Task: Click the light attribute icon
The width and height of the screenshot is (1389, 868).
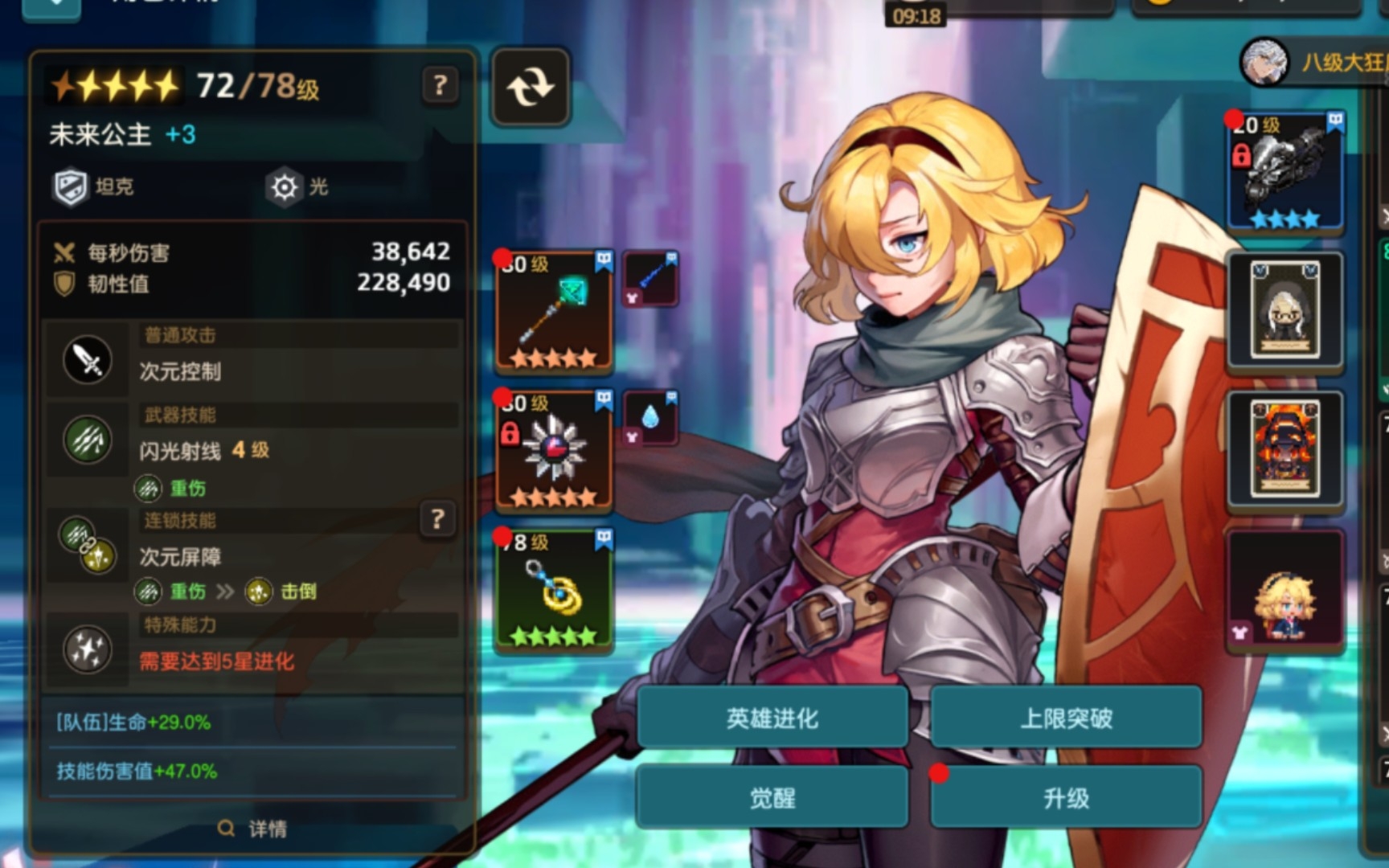Action: (285, 186)
